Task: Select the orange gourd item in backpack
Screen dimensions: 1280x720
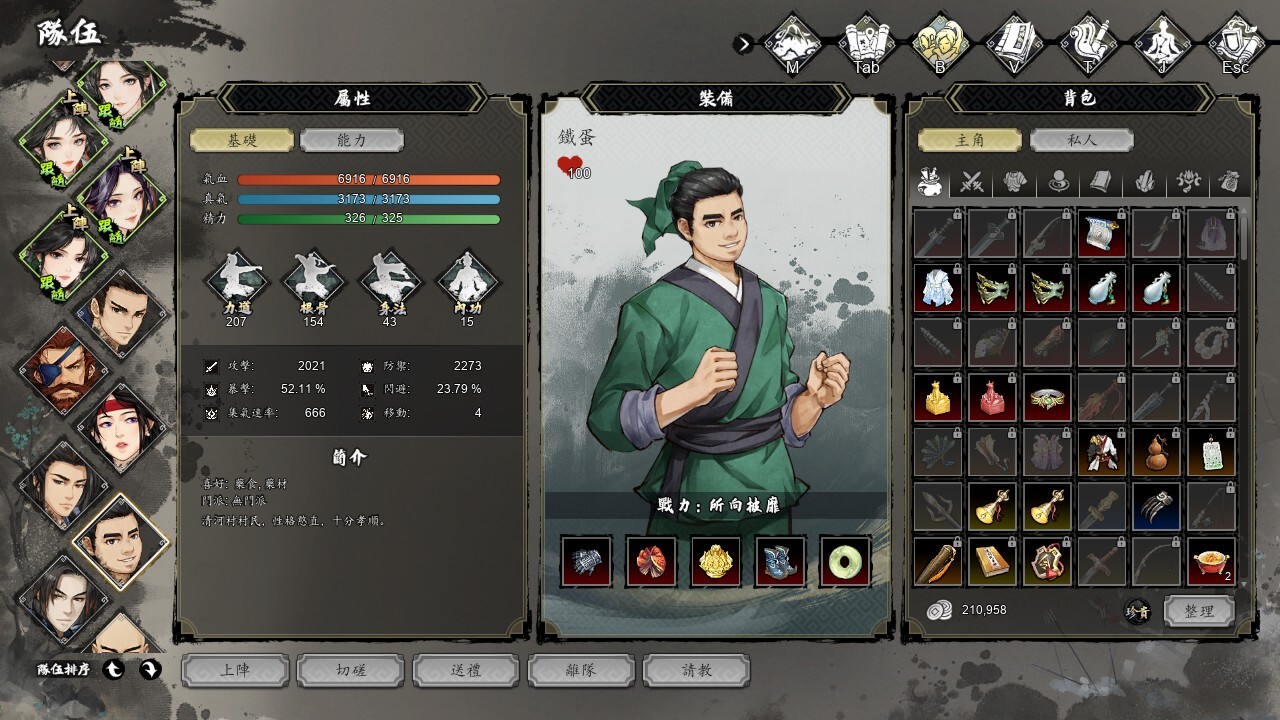Action: click(x=1156, y=453)
